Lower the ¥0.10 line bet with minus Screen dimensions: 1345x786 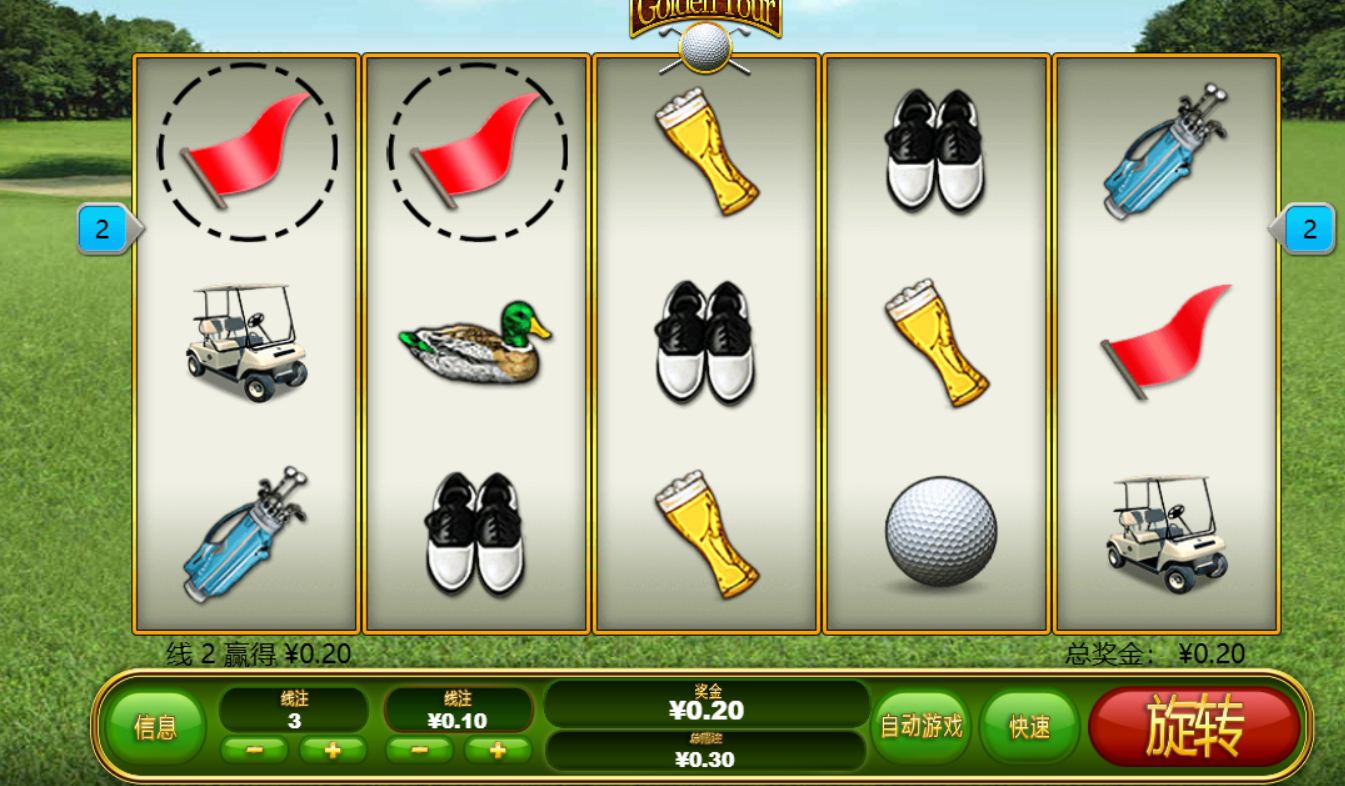pos(419,750)
